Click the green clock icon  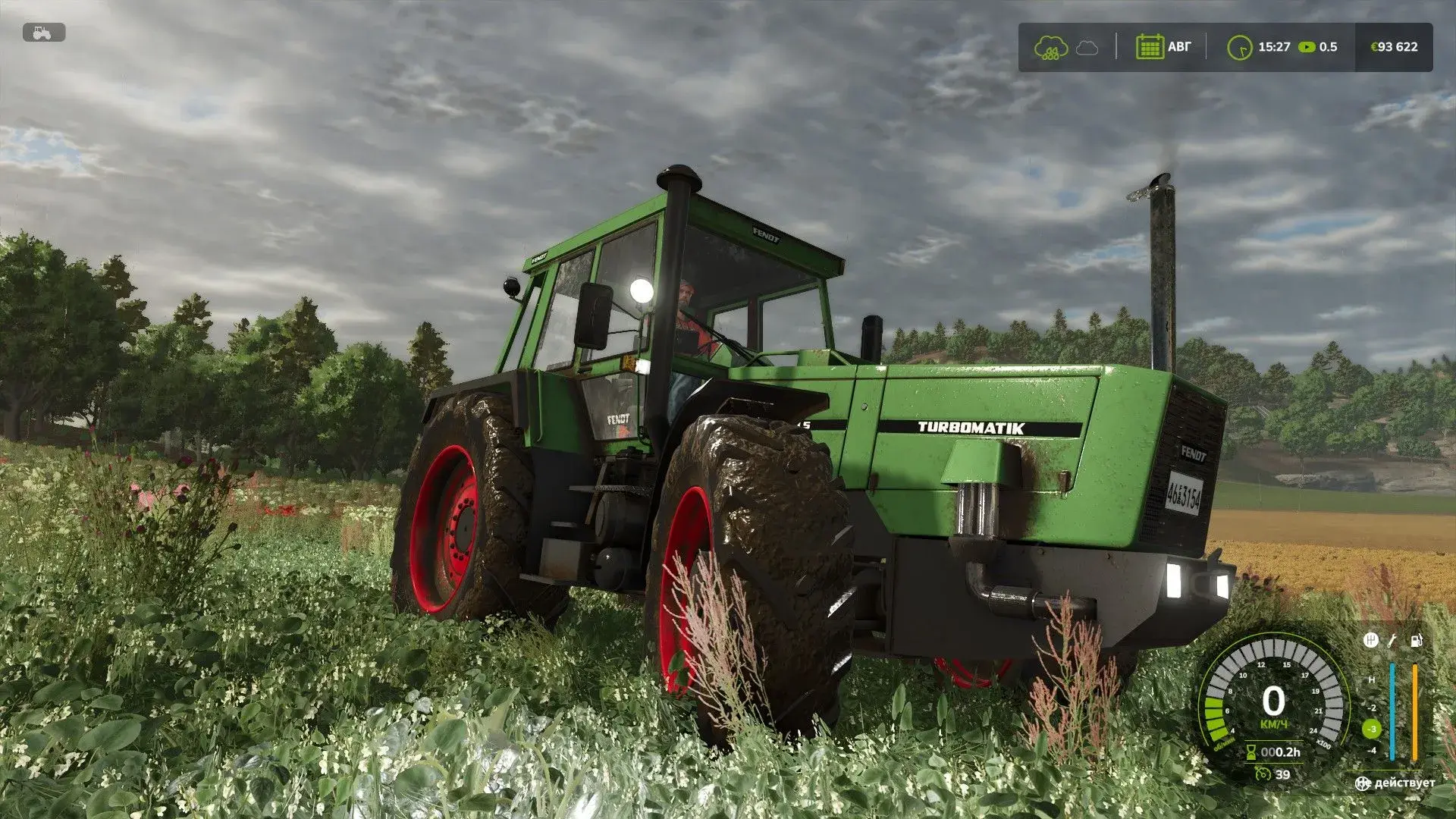click(x=1239, y=48)
